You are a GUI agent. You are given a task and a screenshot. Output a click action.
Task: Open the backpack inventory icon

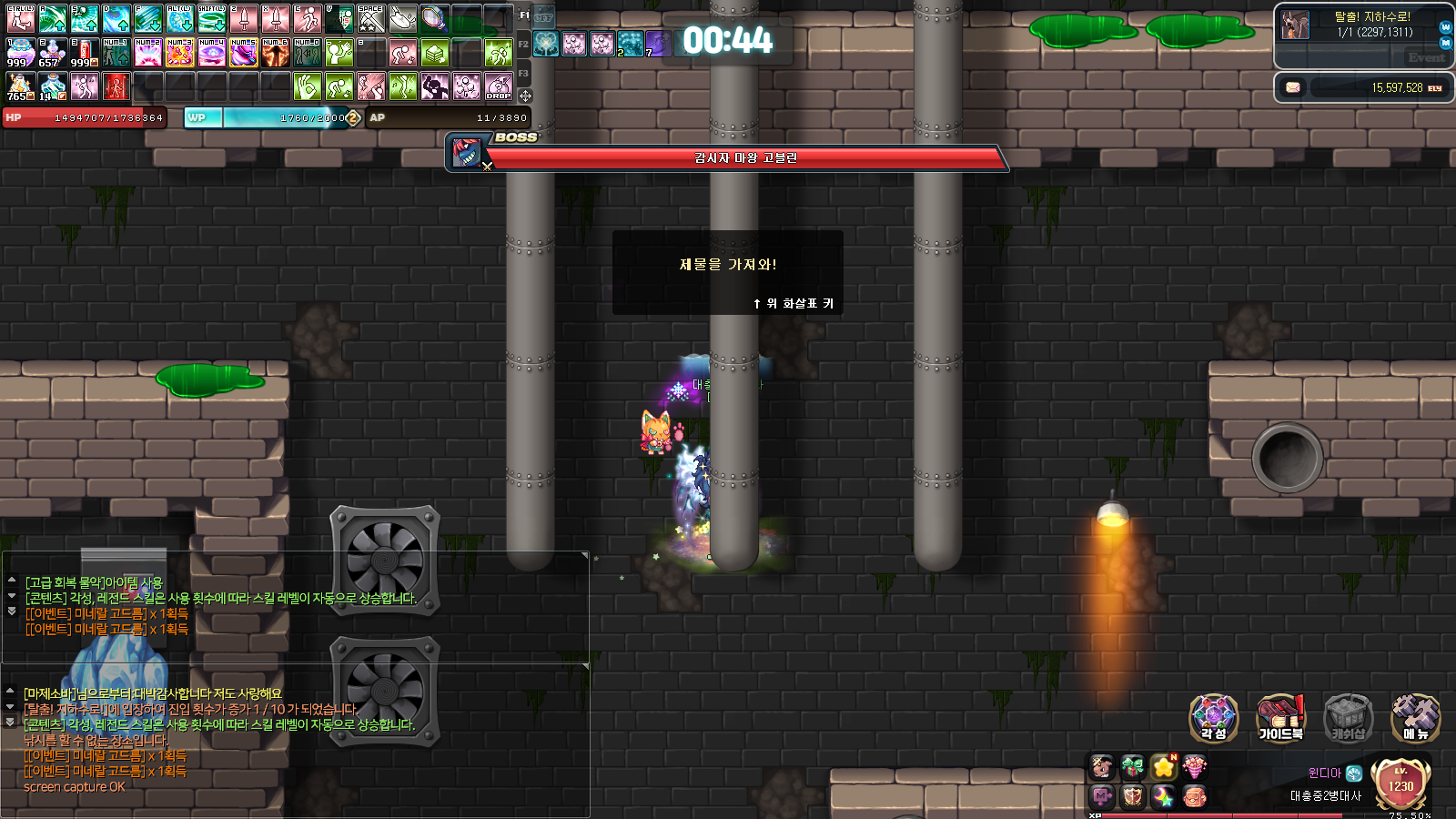point(1194,797)
